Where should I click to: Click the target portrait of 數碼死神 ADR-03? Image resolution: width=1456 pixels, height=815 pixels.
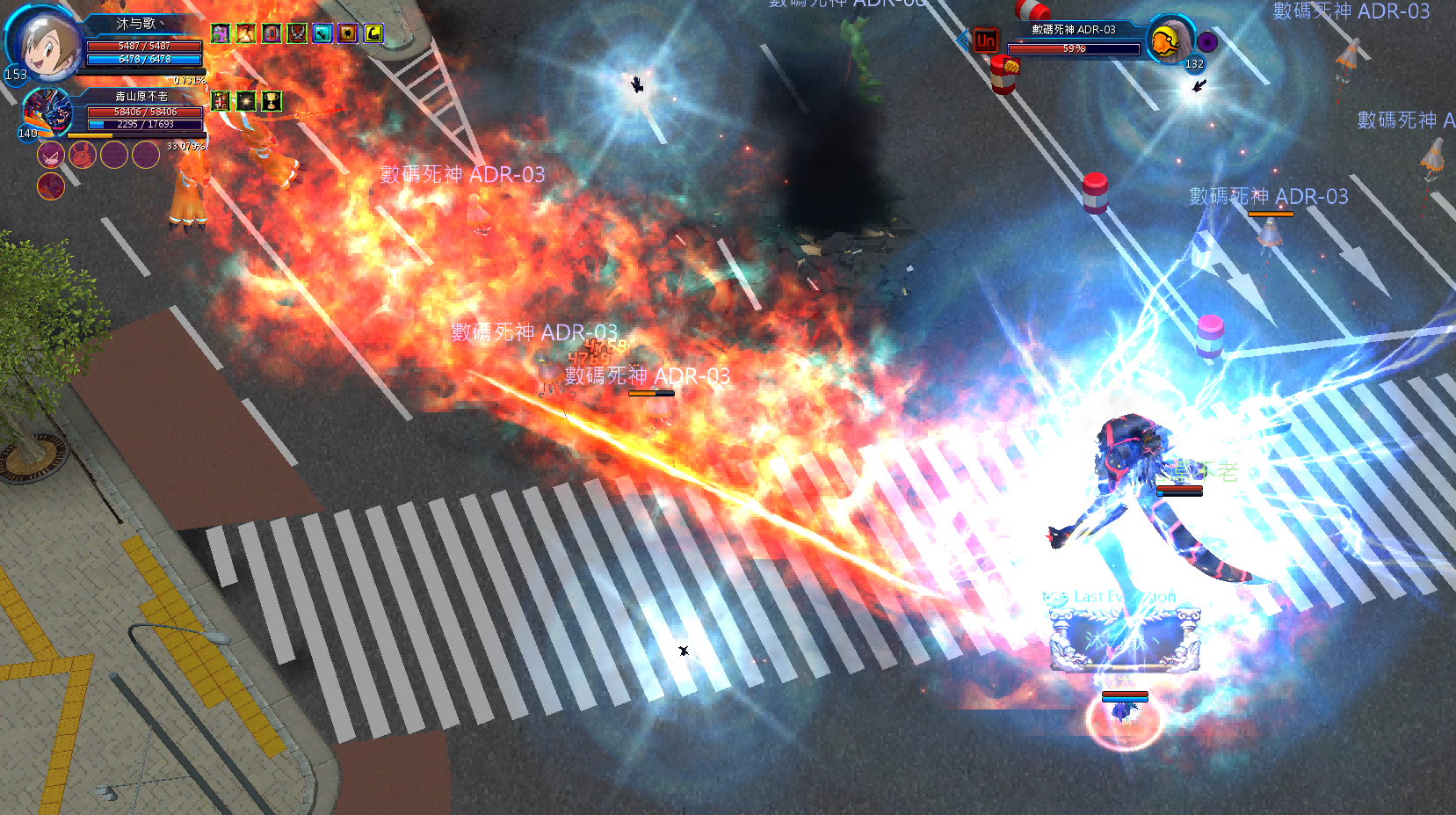[1169, 40]
